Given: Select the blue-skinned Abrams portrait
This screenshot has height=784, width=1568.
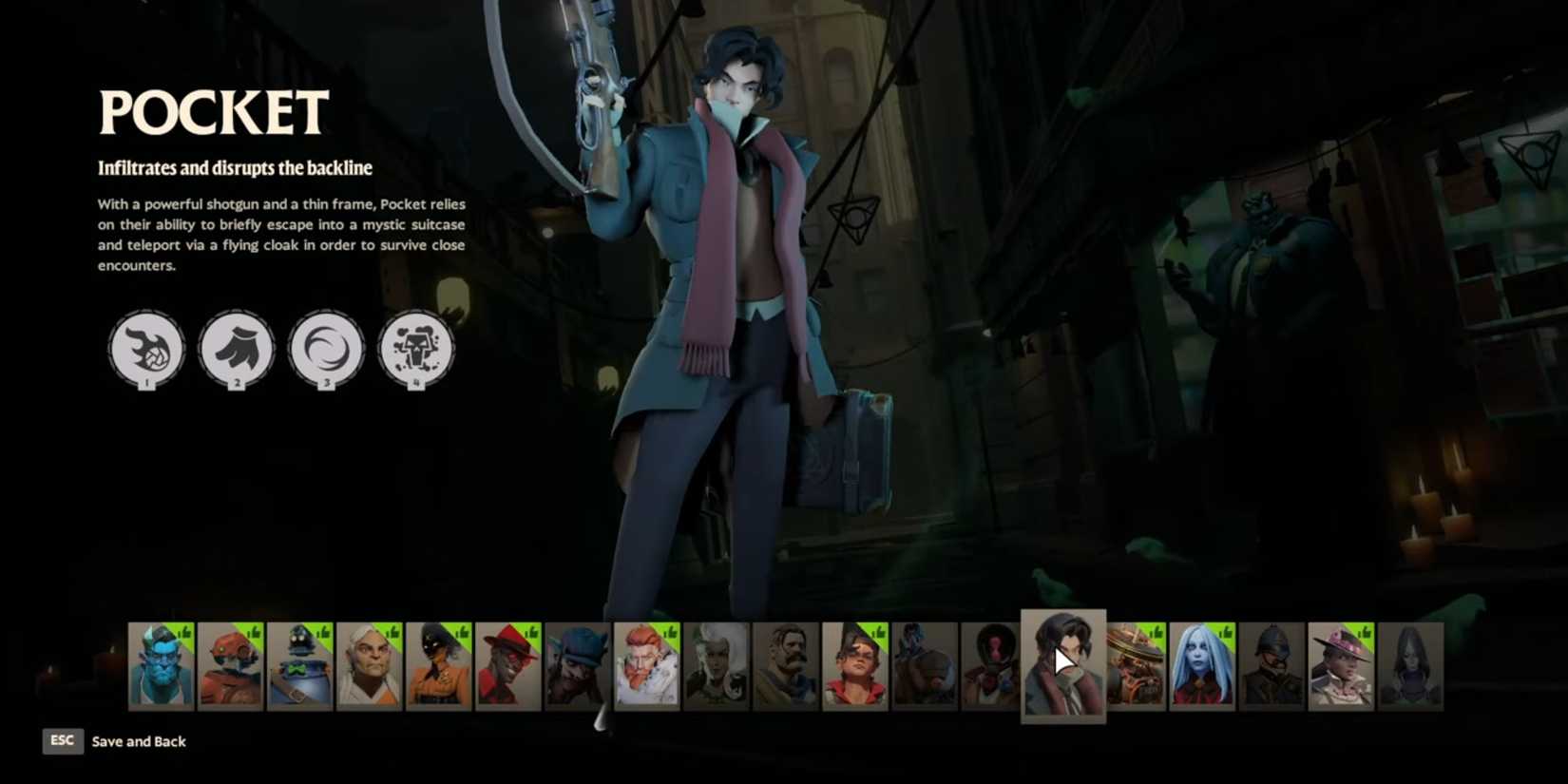Looking at the screenshot, I should coord(161,666).
